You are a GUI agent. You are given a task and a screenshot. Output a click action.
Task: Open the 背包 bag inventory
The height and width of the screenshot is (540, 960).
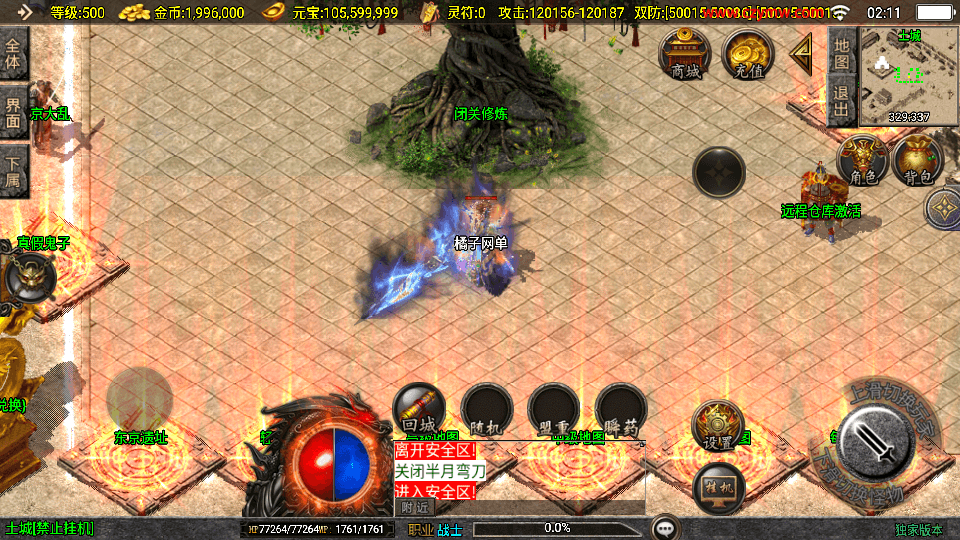click(918, 161)
